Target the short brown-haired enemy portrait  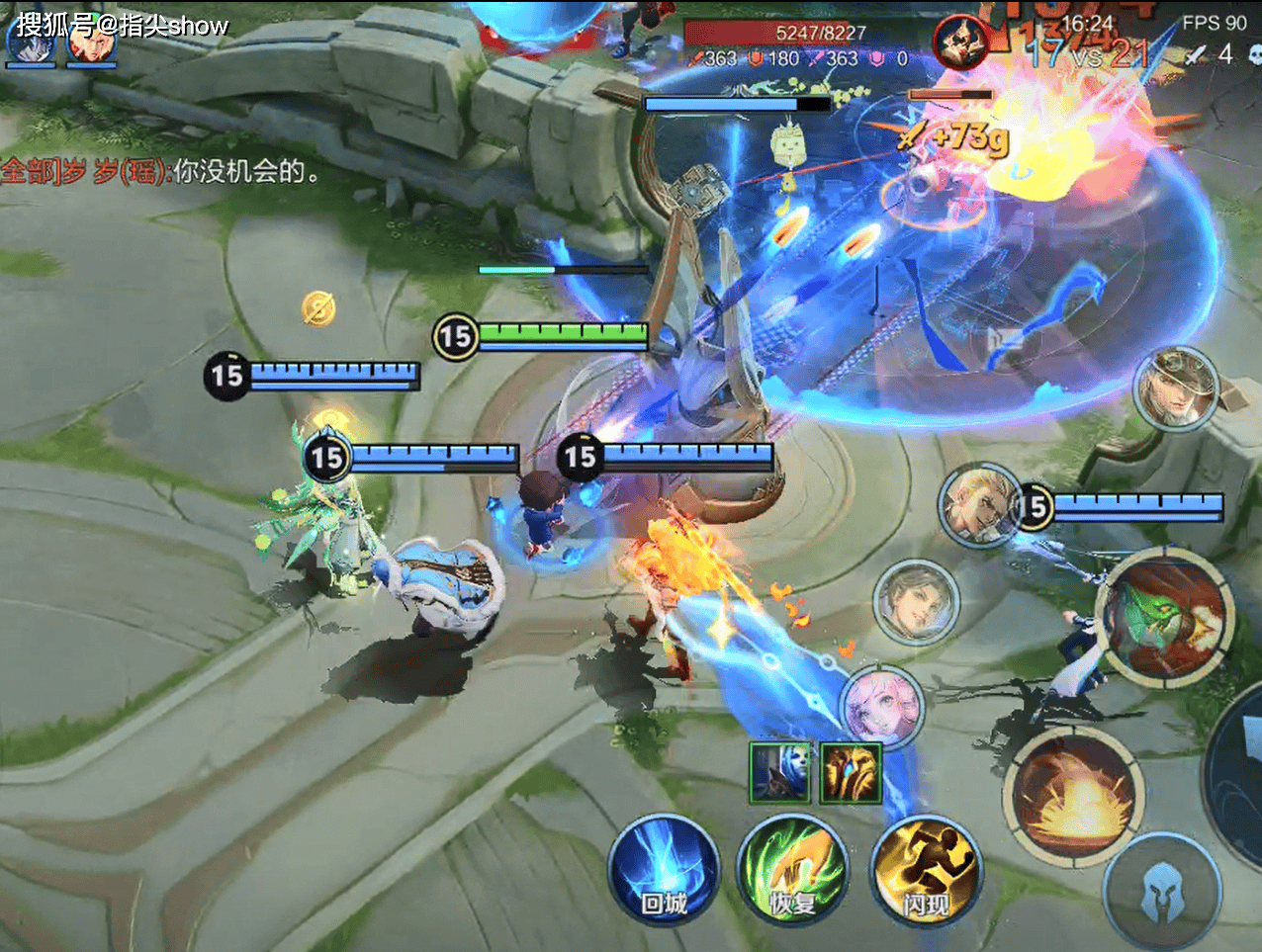pyautogui.click(x=916, y=600)
